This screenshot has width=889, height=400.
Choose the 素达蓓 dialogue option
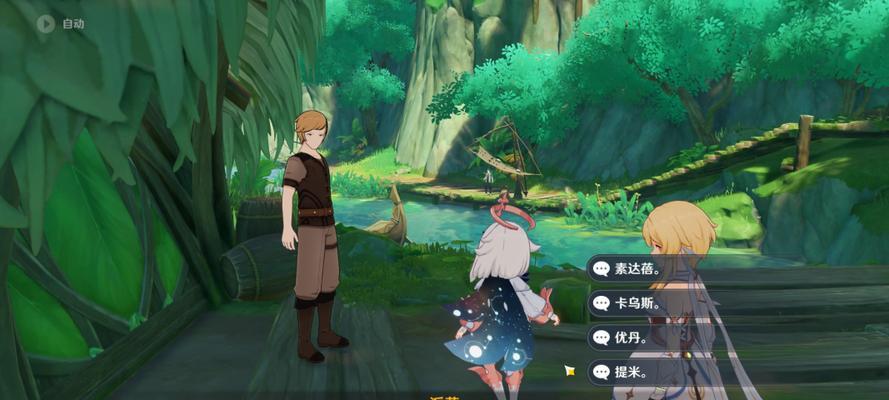(640, 268)
